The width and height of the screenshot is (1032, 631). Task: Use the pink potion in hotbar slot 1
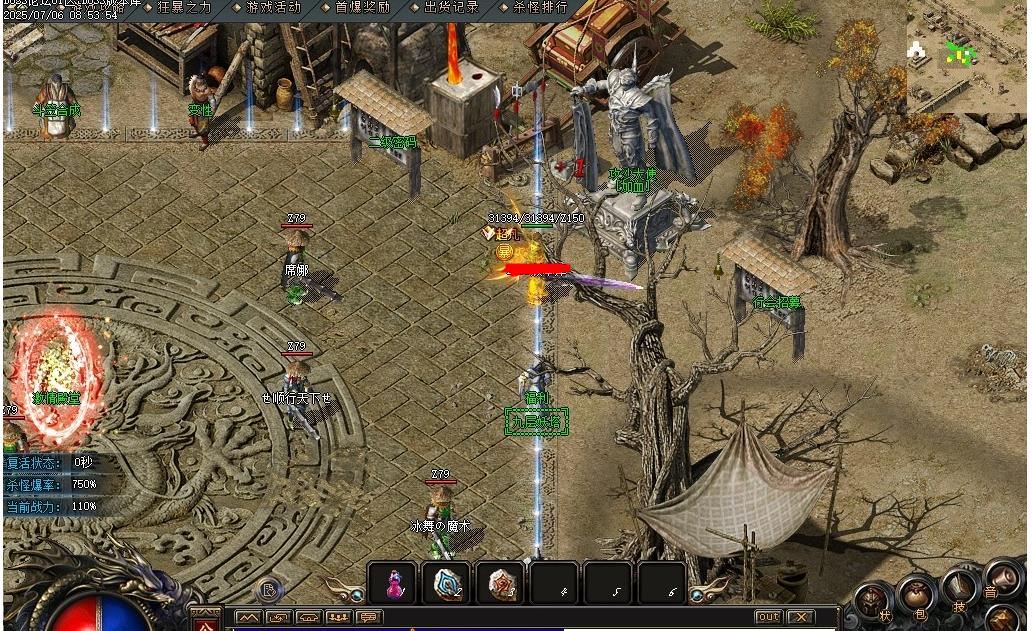[x=393, y=584]
